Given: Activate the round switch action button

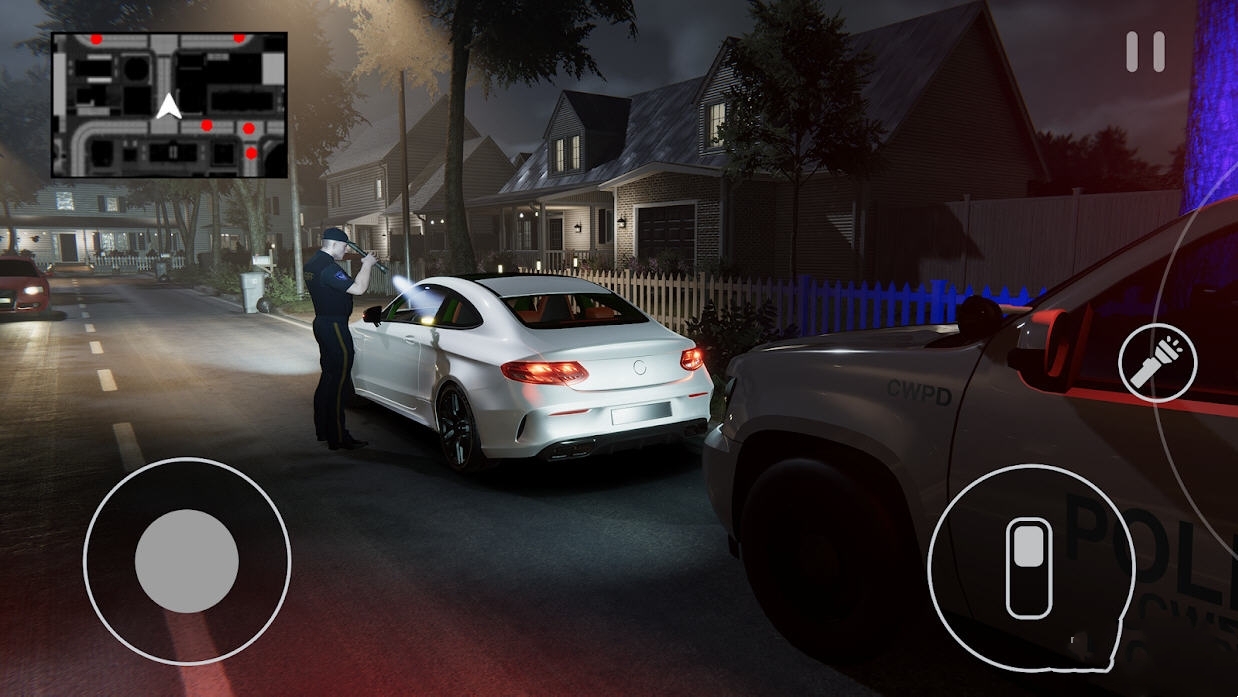Looking at the screenshot, I should tap(1031, 567).
